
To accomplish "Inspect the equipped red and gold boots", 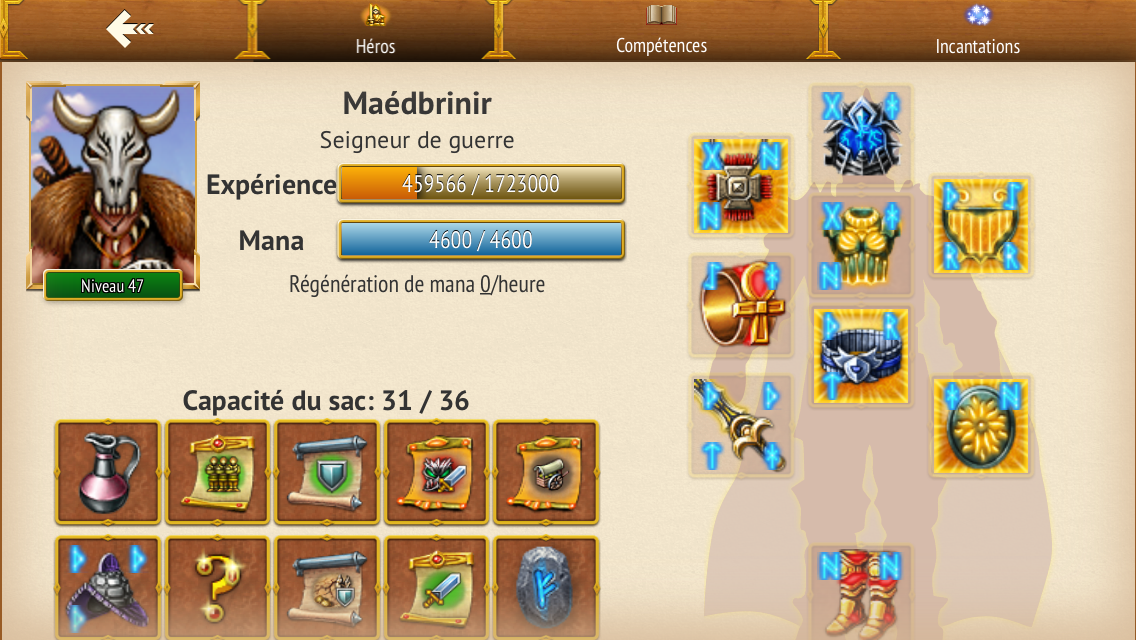I will point(861,595).
